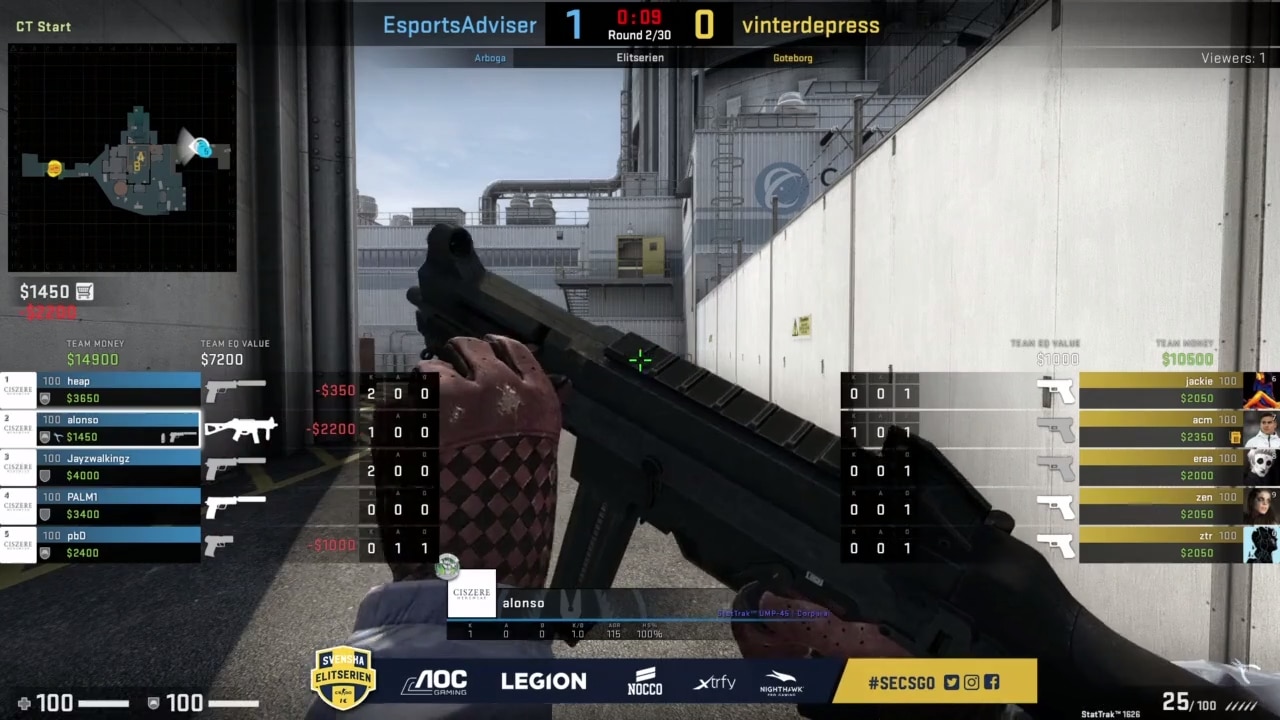This screenshot has width=1280, height=720.
Task: Select the EsportsAdviser team name header
Action: point(459,24)
